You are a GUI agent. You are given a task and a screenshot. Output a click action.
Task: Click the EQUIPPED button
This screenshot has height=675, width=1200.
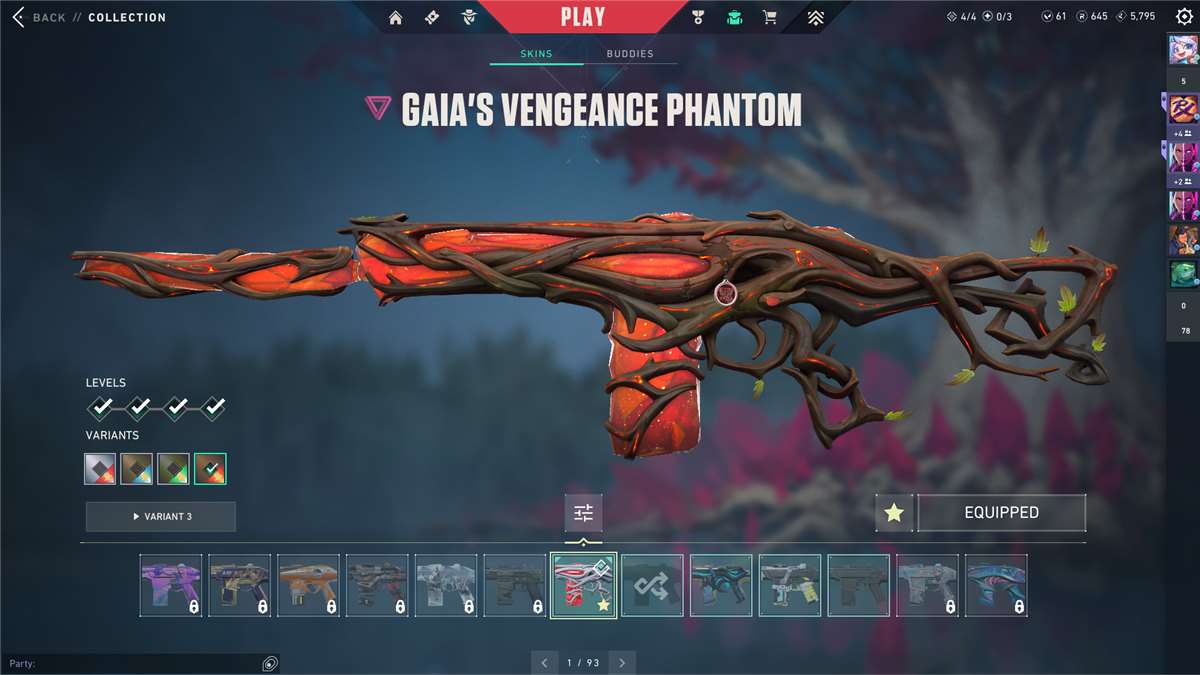(1001, 513)
